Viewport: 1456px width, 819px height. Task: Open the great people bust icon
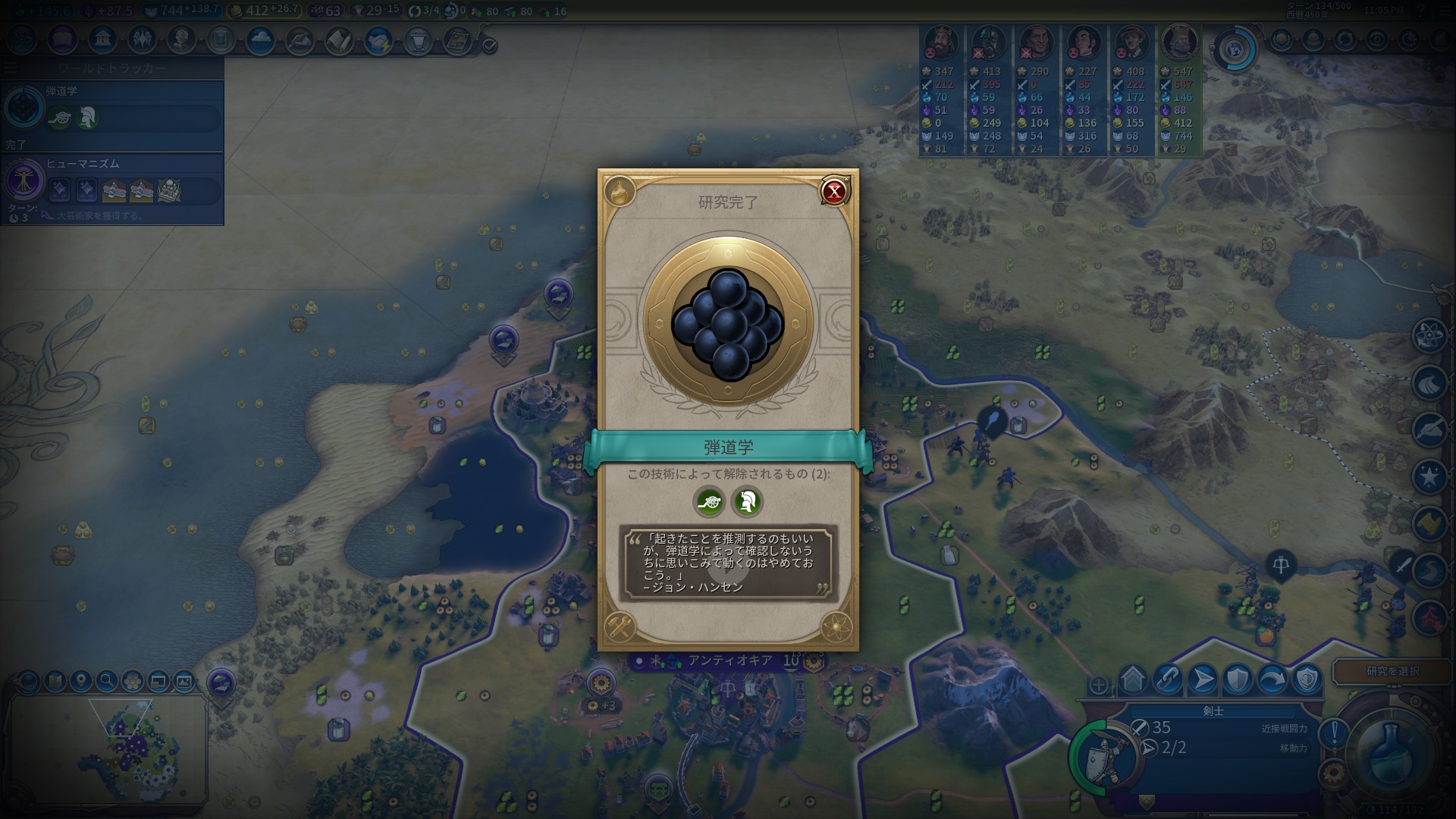(x=181, y=39)
